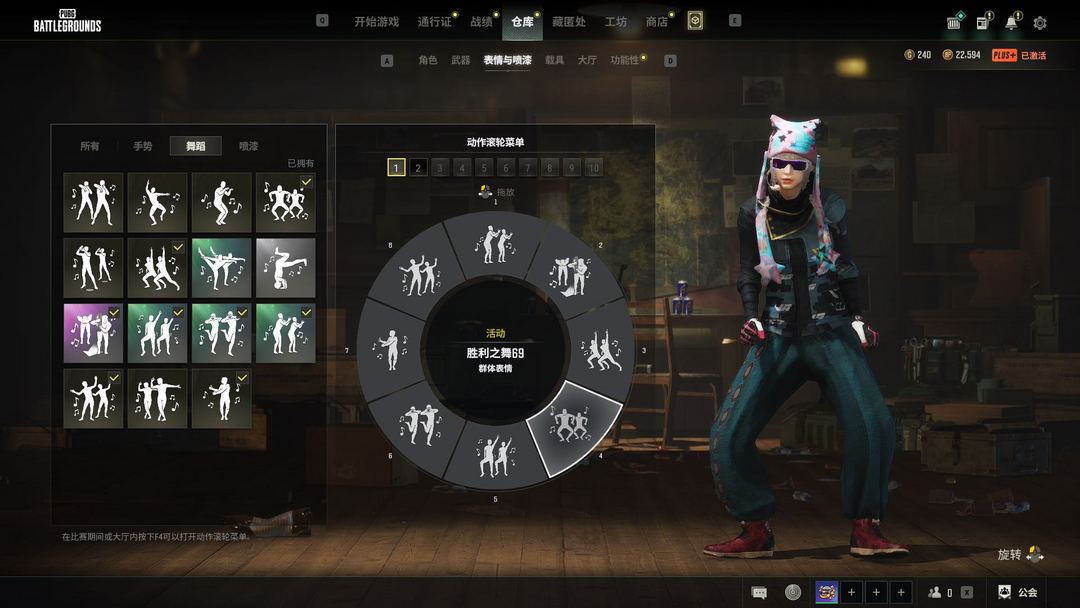Switch emote filter to 喷漆
Screen dimensions: 1080x608
coord(248,146)
